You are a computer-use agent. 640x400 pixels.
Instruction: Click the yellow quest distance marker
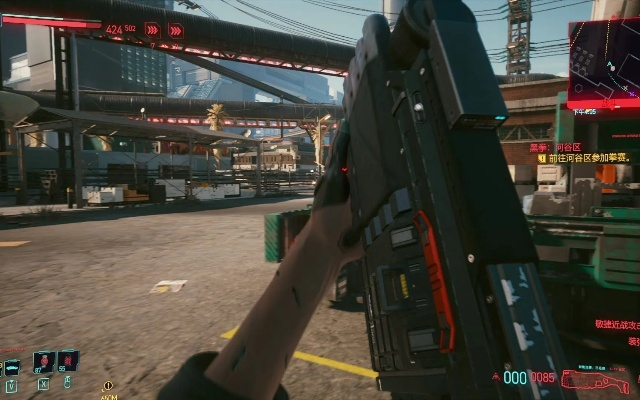click(108, 386)
